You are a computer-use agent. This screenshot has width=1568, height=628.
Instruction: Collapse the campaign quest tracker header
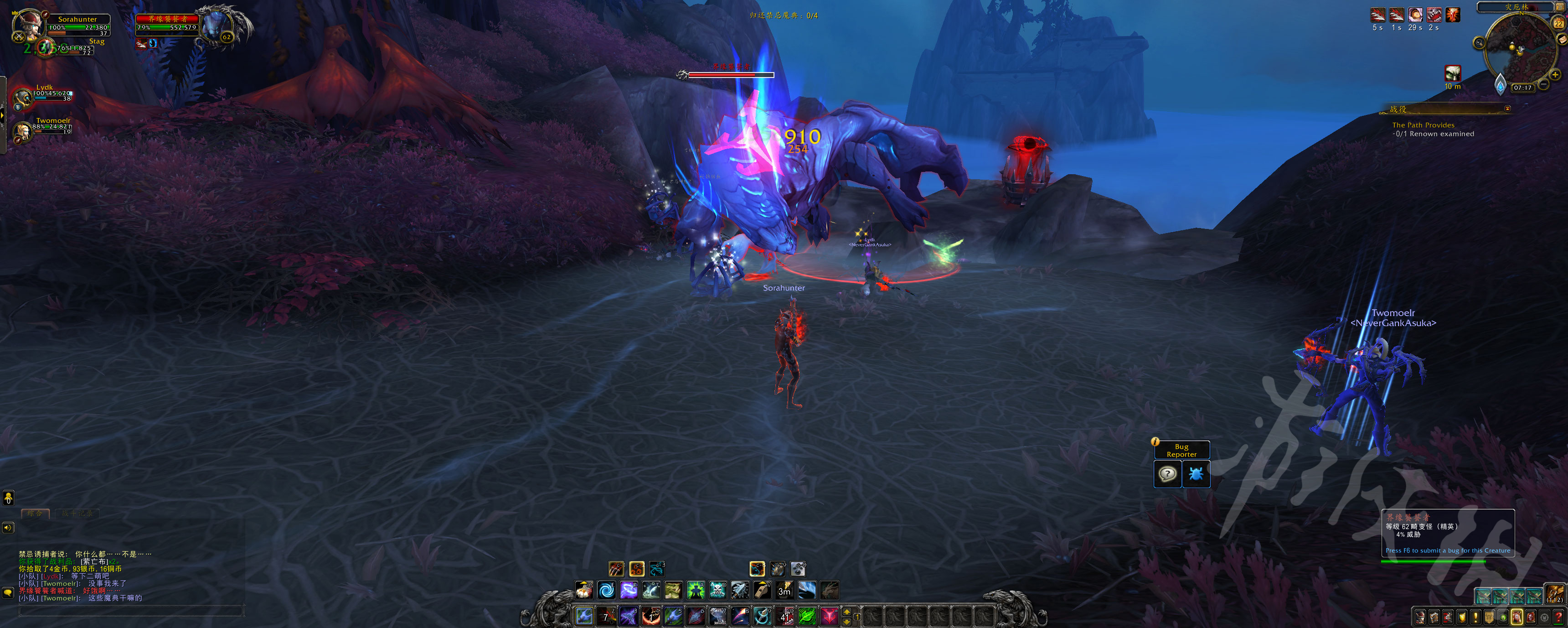[1507, 109]
